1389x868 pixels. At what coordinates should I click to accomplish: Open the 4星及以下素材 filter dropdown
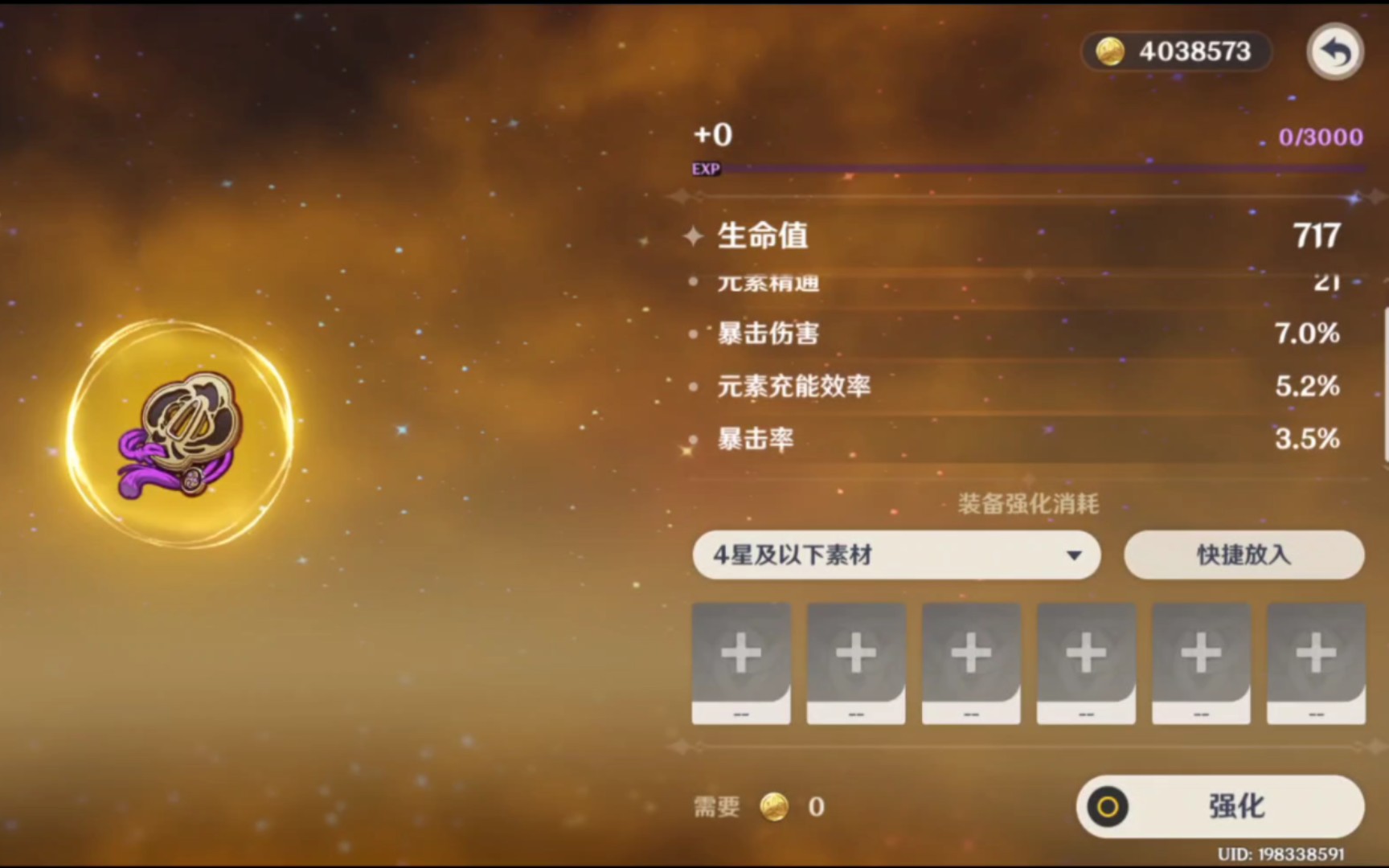tap(895, 555)
